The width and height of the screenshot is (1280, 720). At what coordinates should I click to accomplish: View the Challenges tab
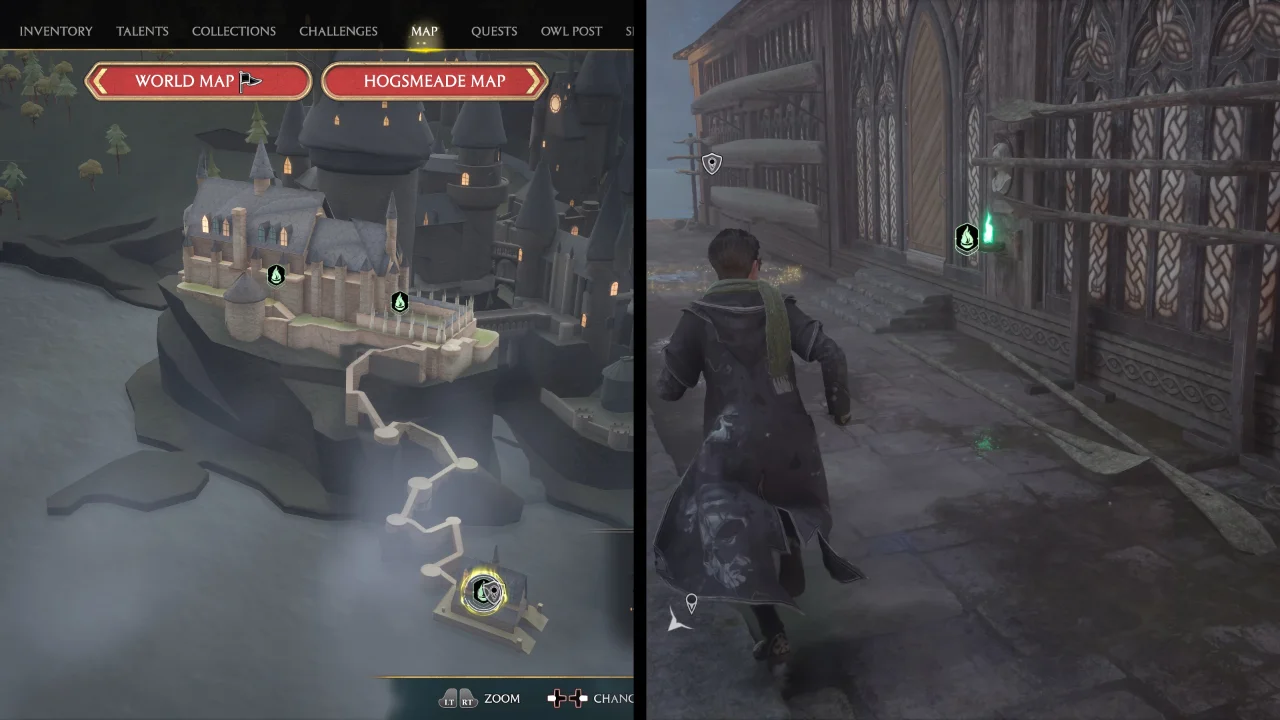pyautogui.click(x=338, y=31)
